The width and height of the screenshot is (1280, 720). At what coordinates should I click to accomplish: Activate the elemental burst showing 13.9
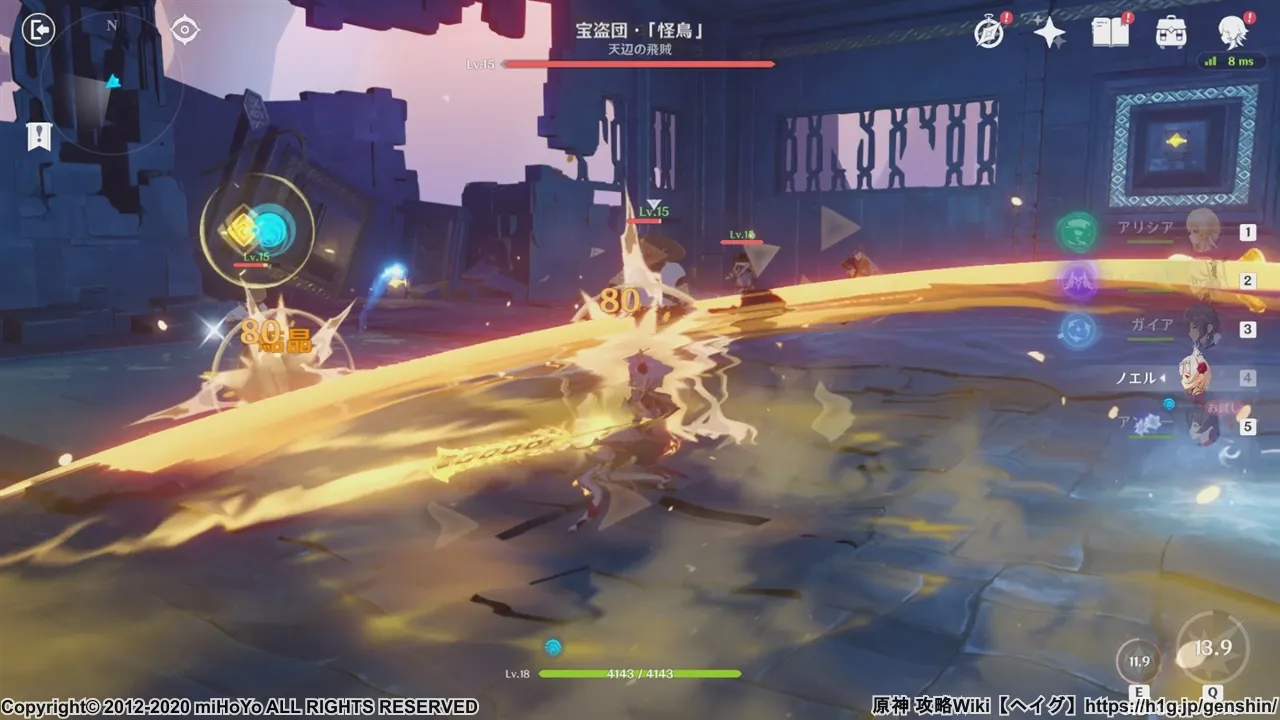pyautogui.click(x=1212, y=649)
